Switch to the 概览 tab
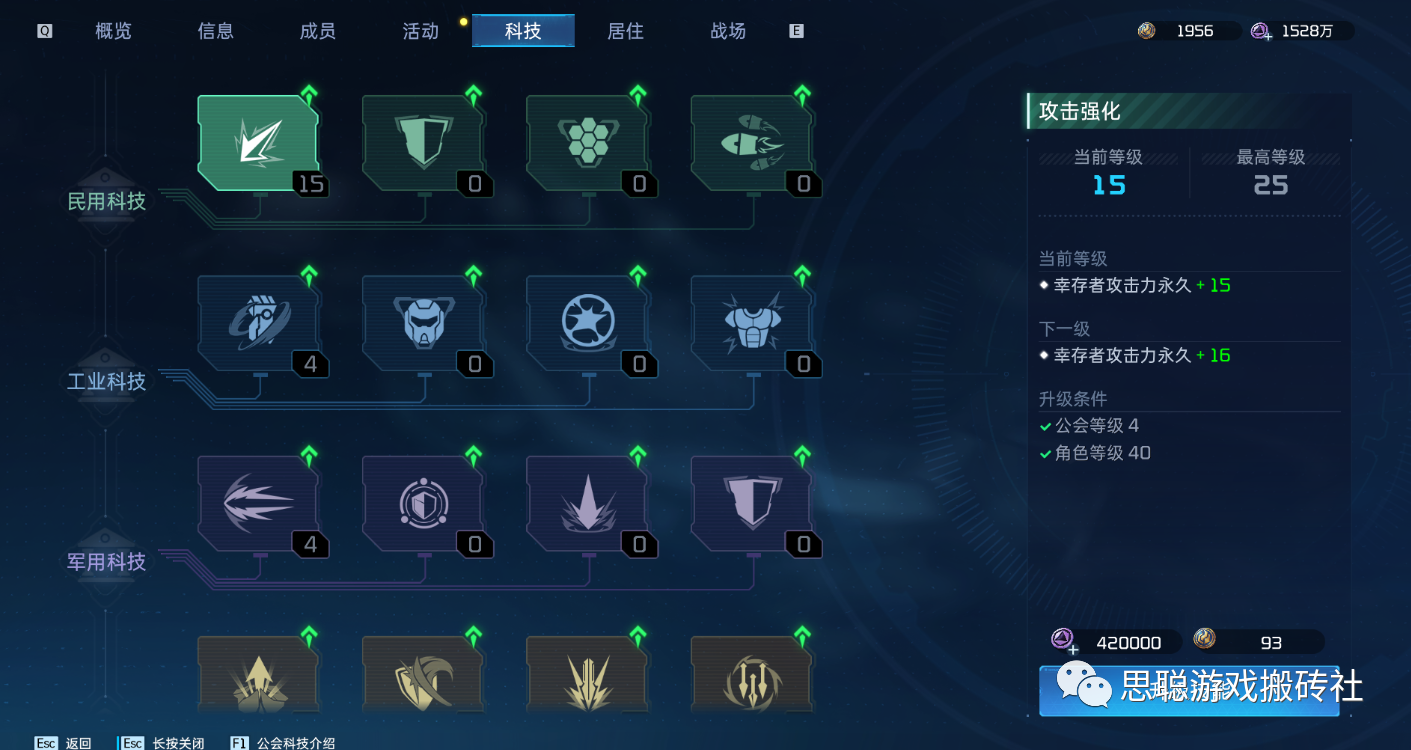This screenshot has width=1411, height=750. [x=113, y=31]
